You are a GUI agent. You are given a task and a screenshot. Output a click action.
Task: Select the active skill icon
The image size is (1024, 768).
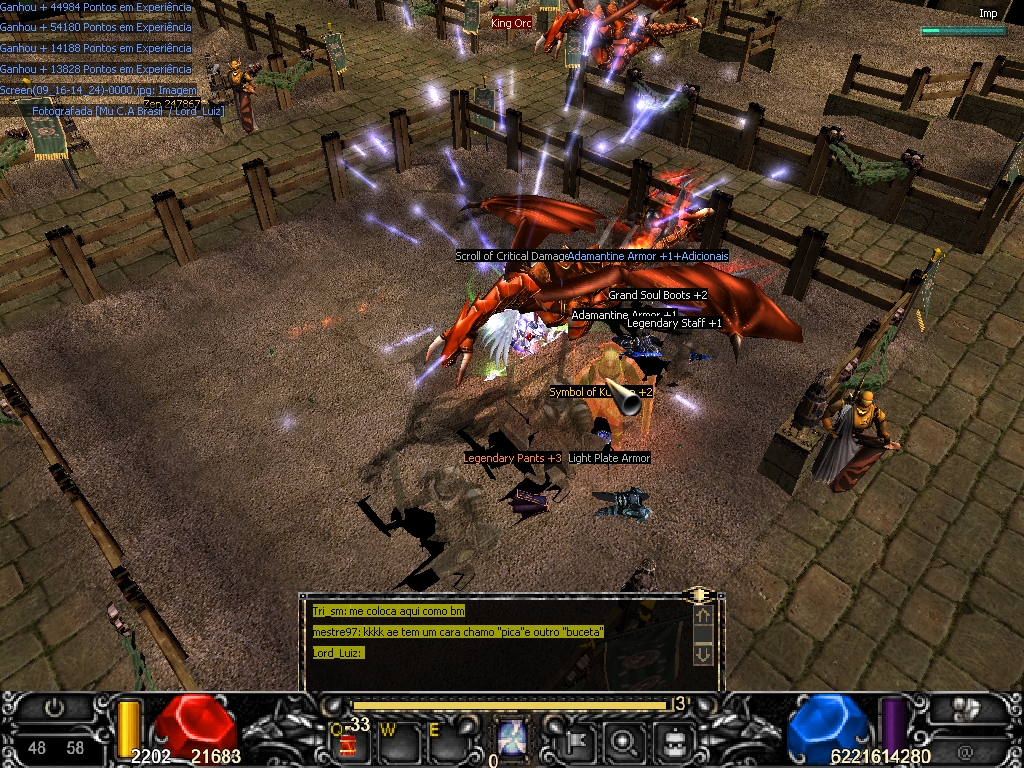tap(512, 740)
